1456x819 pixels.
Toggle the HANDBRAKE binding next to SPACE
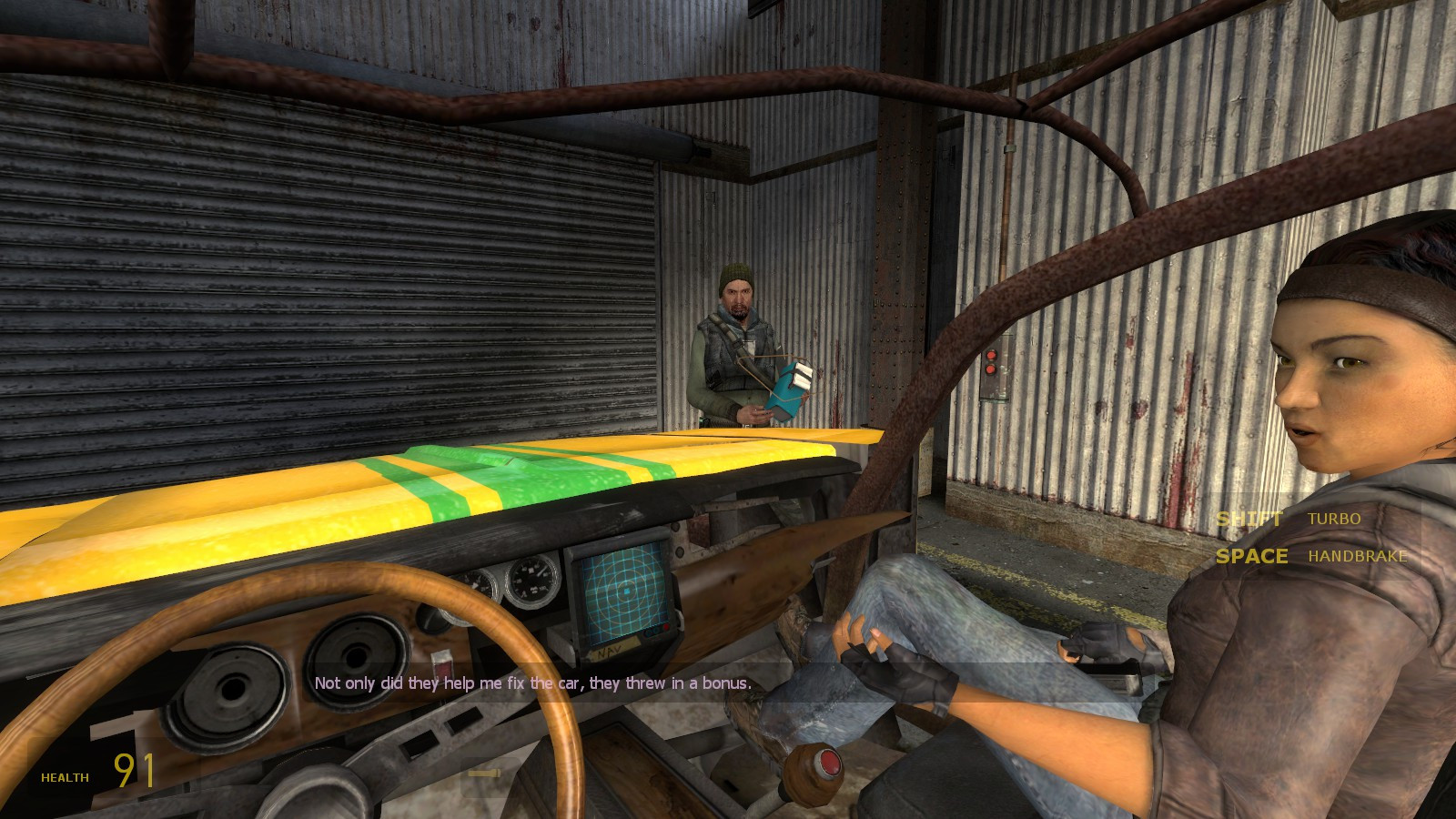[x=1358, y=556]
